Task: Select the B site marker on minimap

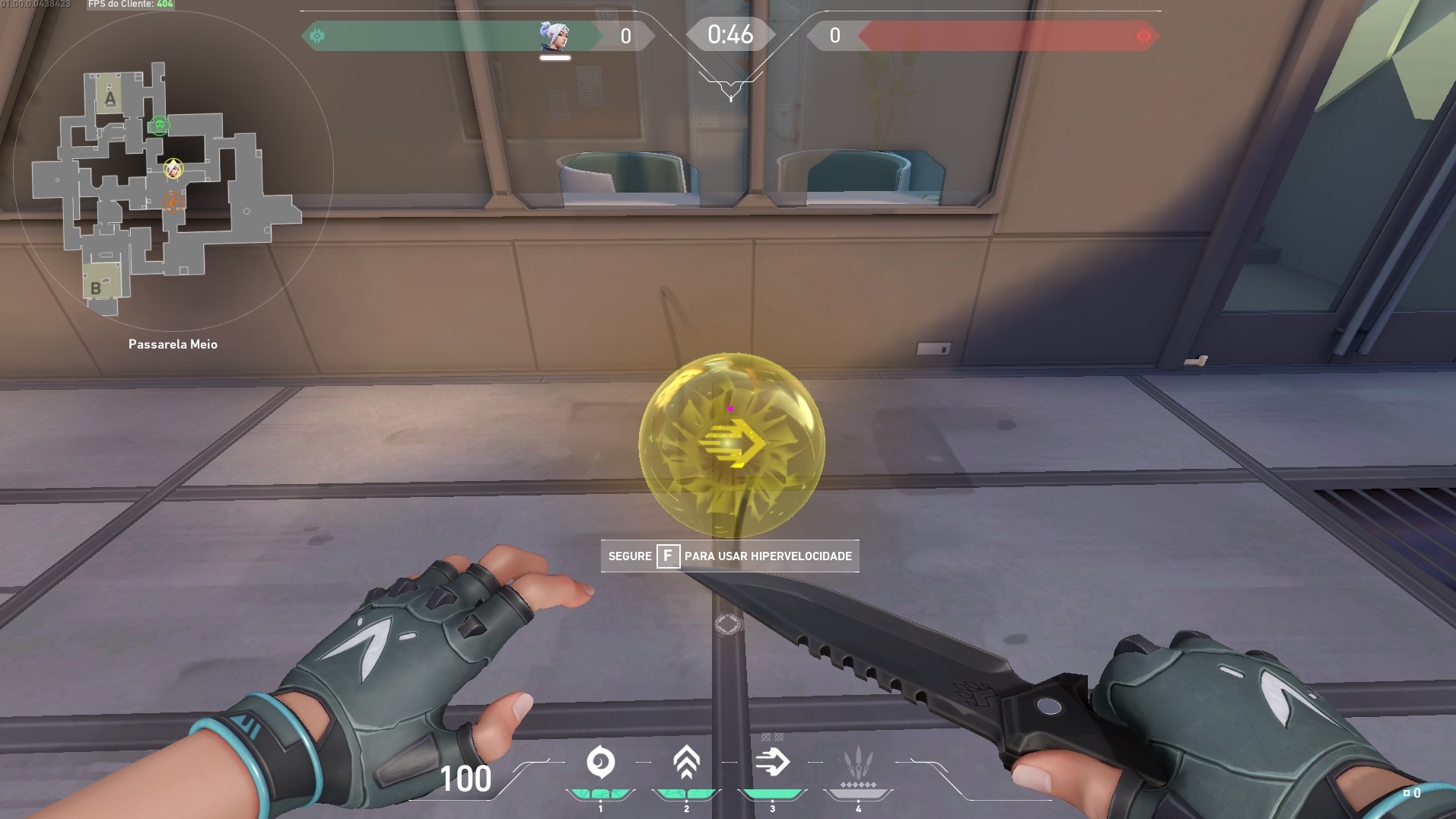Action: [97, 288]
